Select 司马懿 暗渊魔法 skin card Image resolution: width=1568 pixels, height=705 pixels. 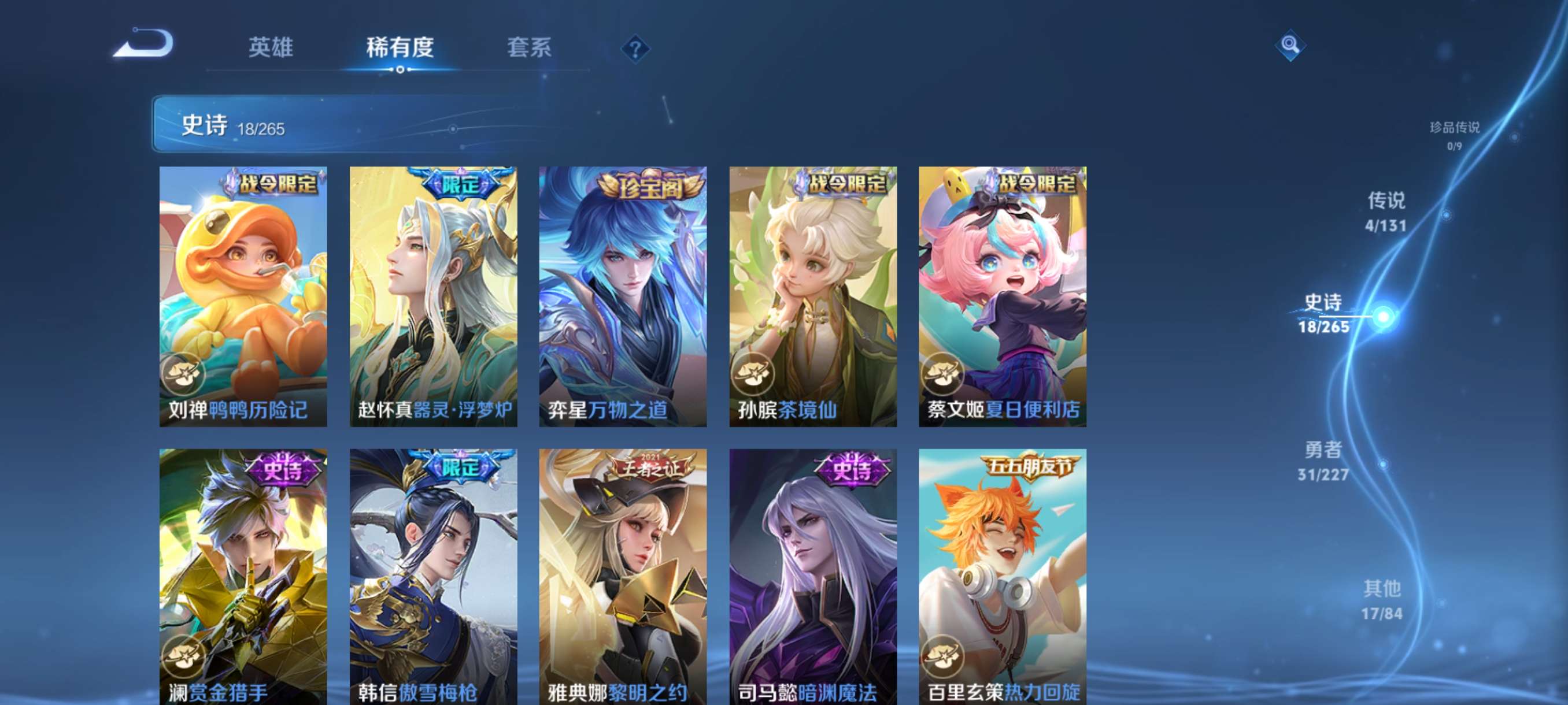tap(812, 576)
